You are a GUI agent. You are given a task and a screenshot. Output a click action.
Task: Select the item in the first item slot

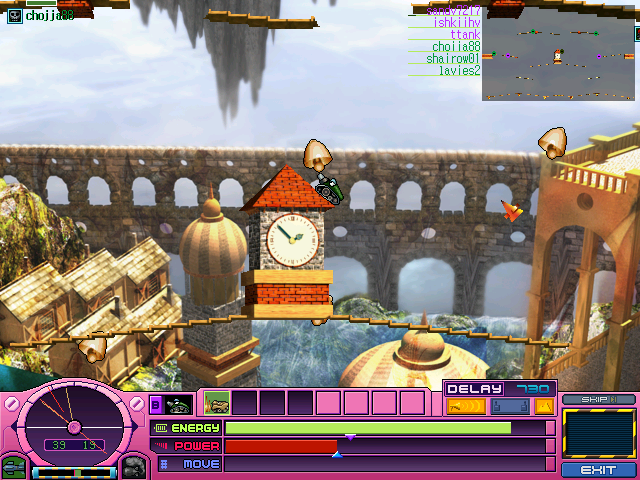(x=217, y=403)
